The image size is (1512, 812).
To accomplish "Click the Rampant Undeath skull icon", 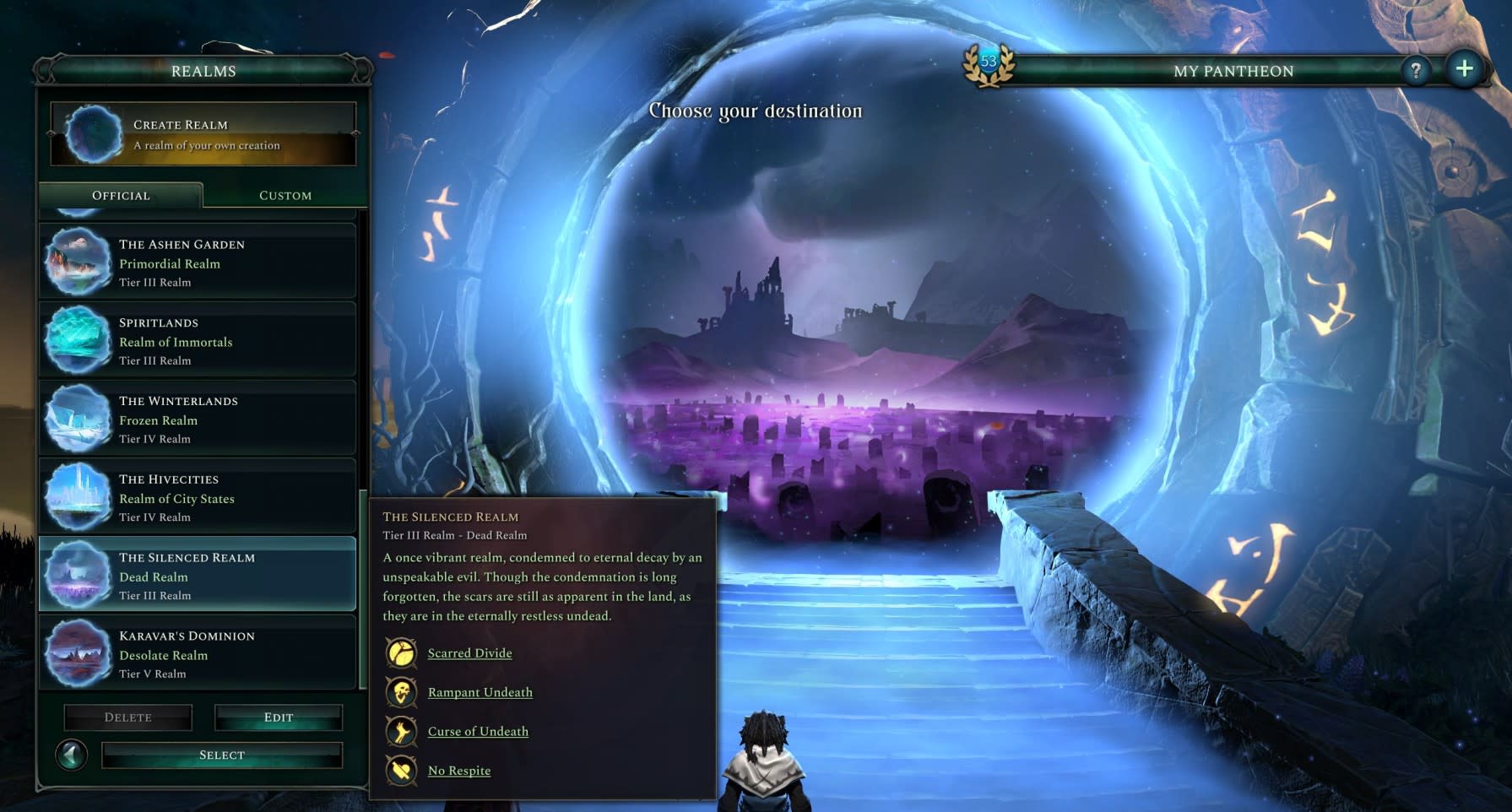I will point(401,692).
